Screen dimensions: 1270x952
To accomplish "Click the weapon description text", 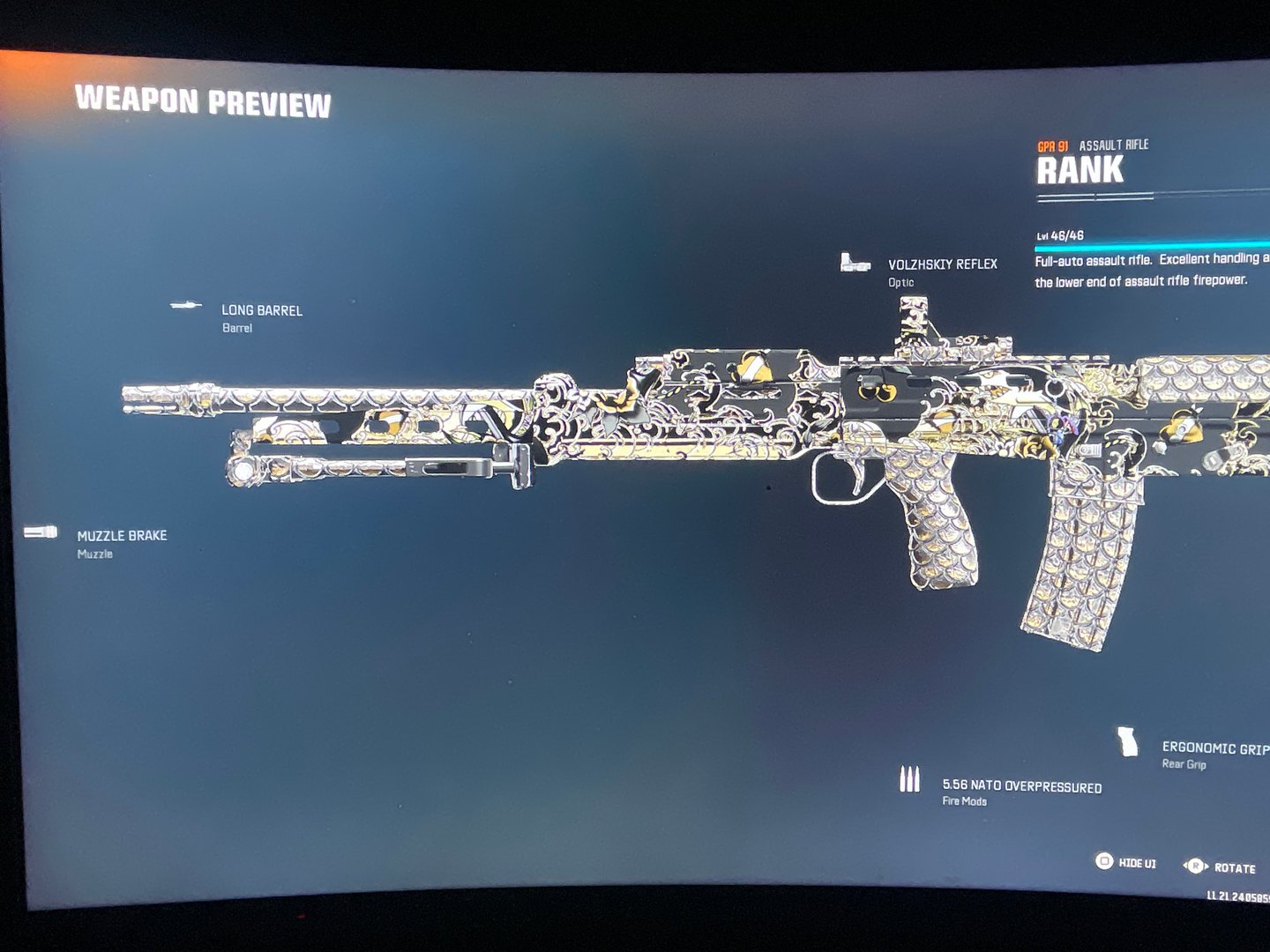I will tap(1147, 269).
